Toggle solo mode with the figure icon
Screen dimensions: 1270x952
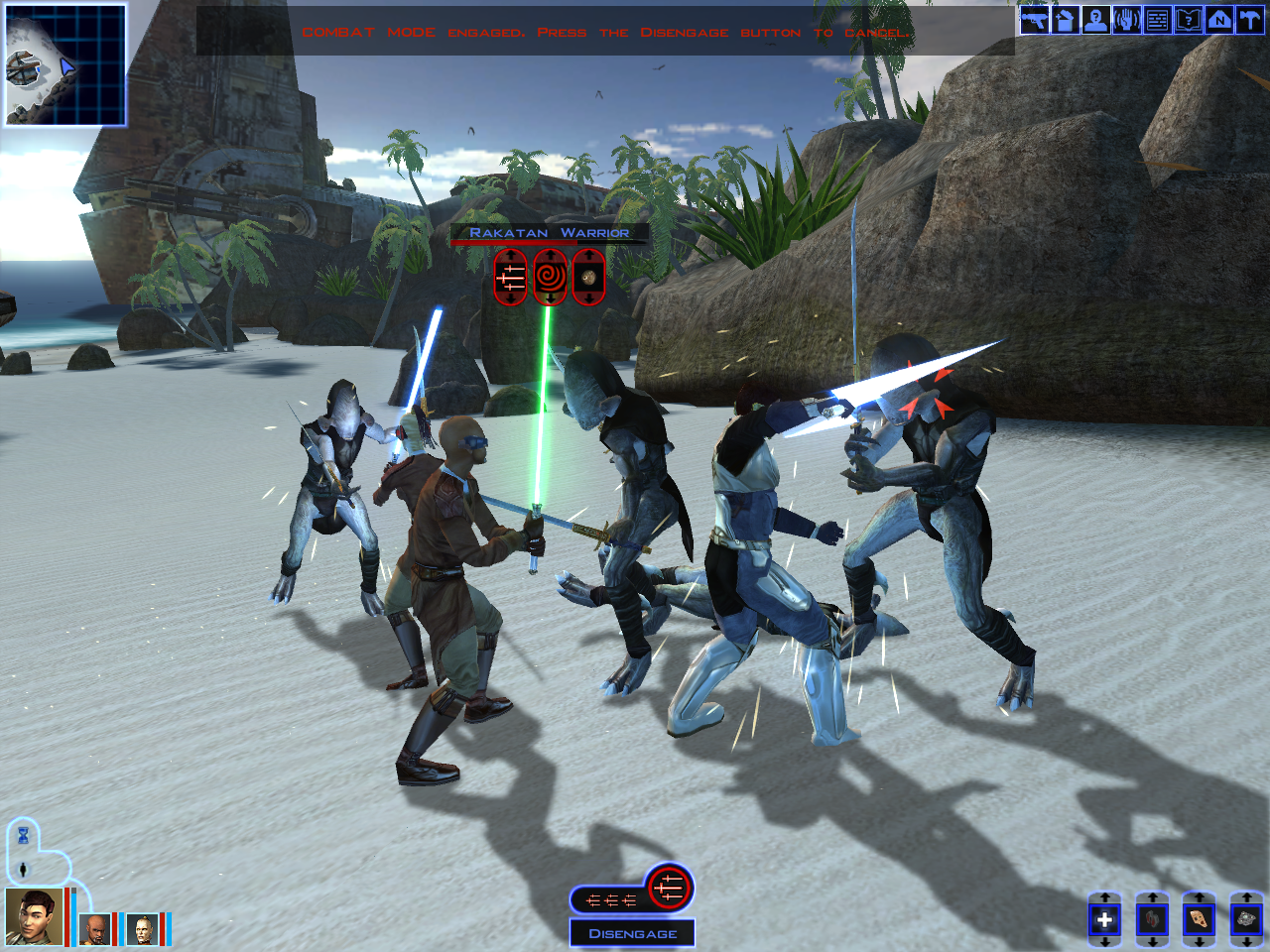point(23,870)
